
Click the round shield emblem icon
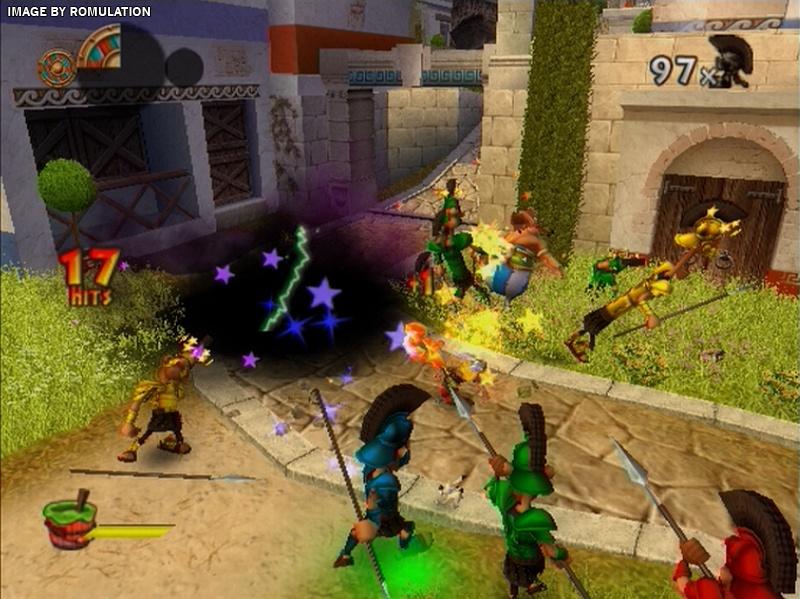(56, 67)
